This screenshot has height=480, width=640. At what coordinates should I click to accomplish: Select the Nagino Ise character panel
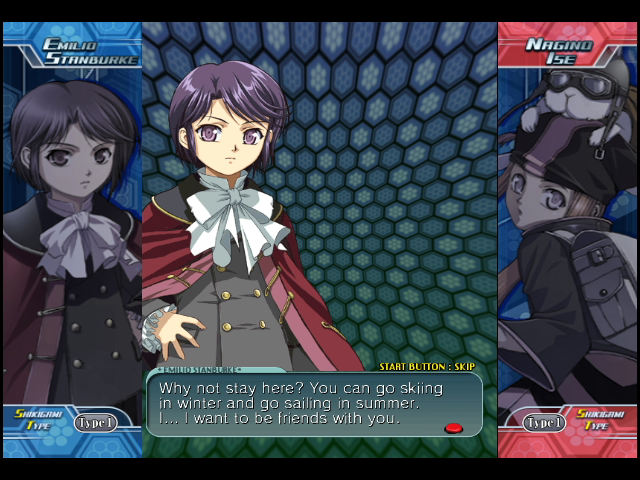click(x=567, y=230)
